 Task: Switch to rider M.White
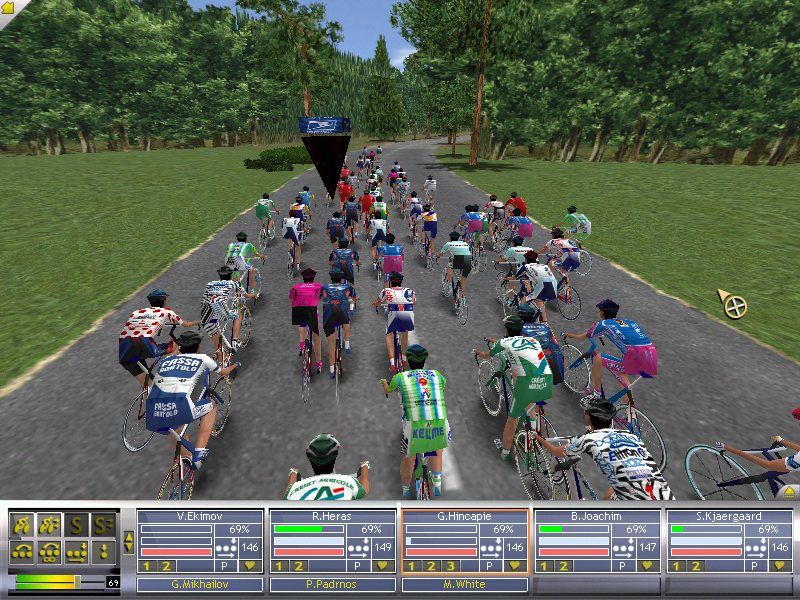click(465, 584)
